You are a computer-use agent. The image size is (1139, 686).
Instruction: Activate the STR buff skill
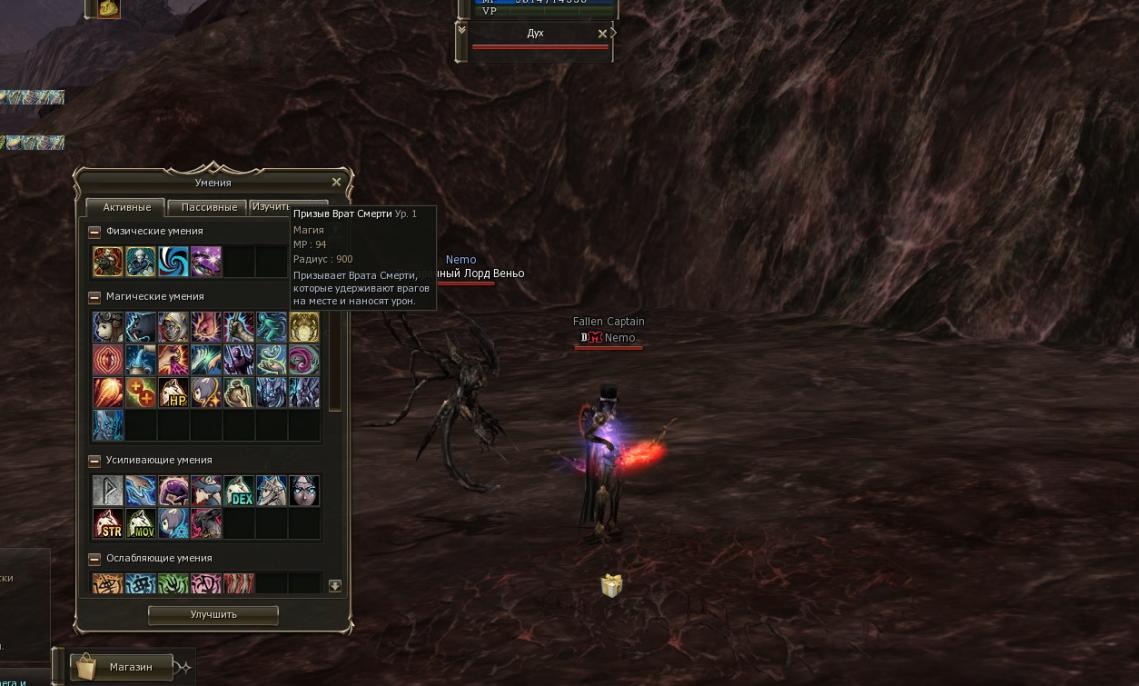[108, 523]
